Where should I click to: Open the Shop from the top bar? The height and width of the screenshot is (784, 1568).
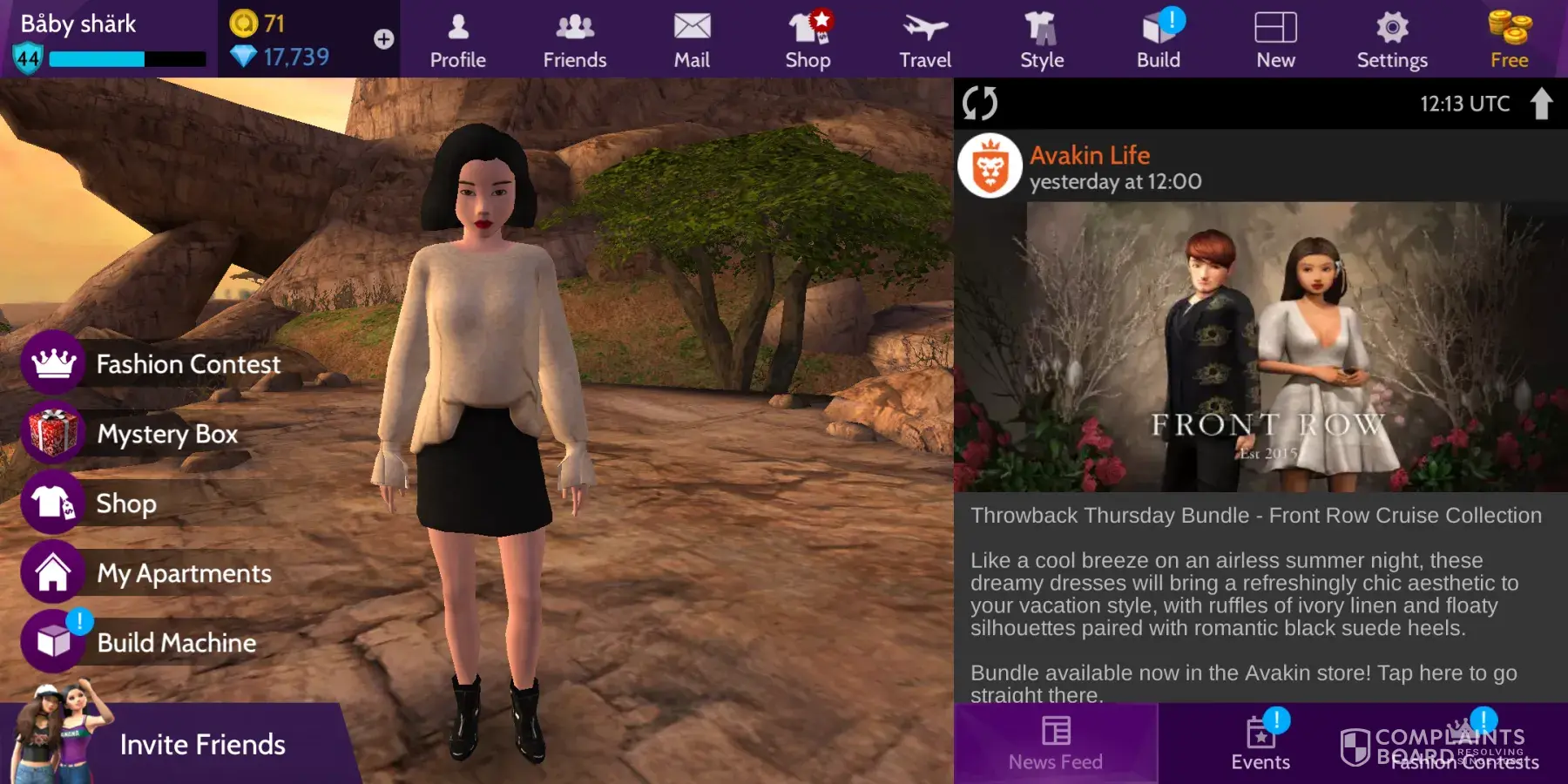pyautogui.click(x=808, y=40)
